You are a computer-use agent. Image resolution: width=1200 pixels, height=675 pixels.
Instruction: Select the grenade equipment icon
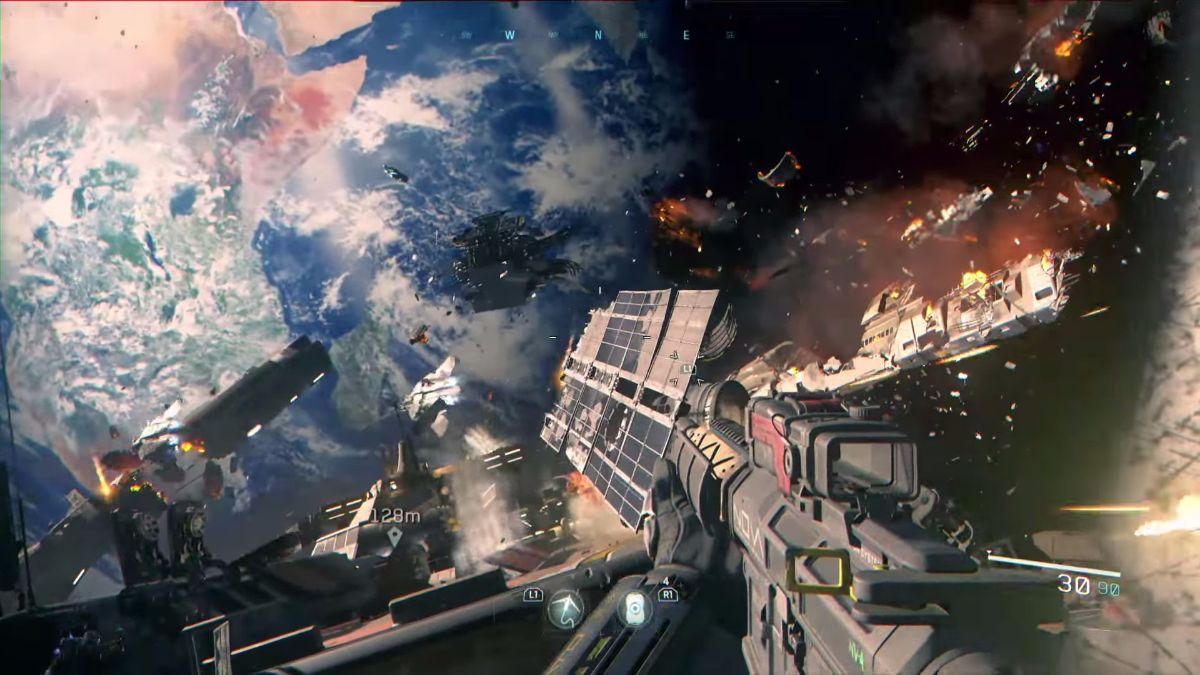[x=634, y=609]
